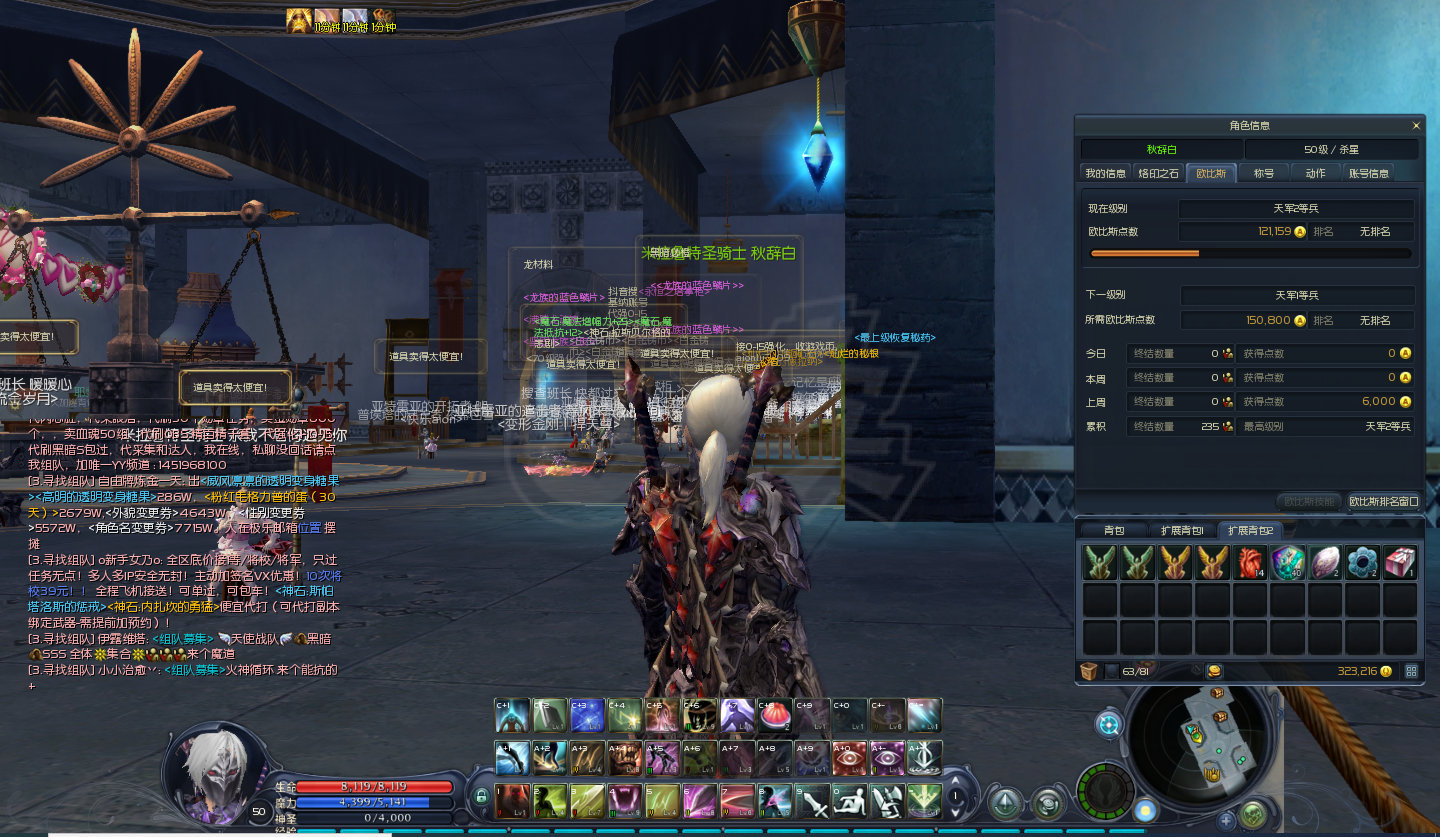The image size is (1440, 837).
Task: Open the 账号信息 tab
Action: (1368, 173)
